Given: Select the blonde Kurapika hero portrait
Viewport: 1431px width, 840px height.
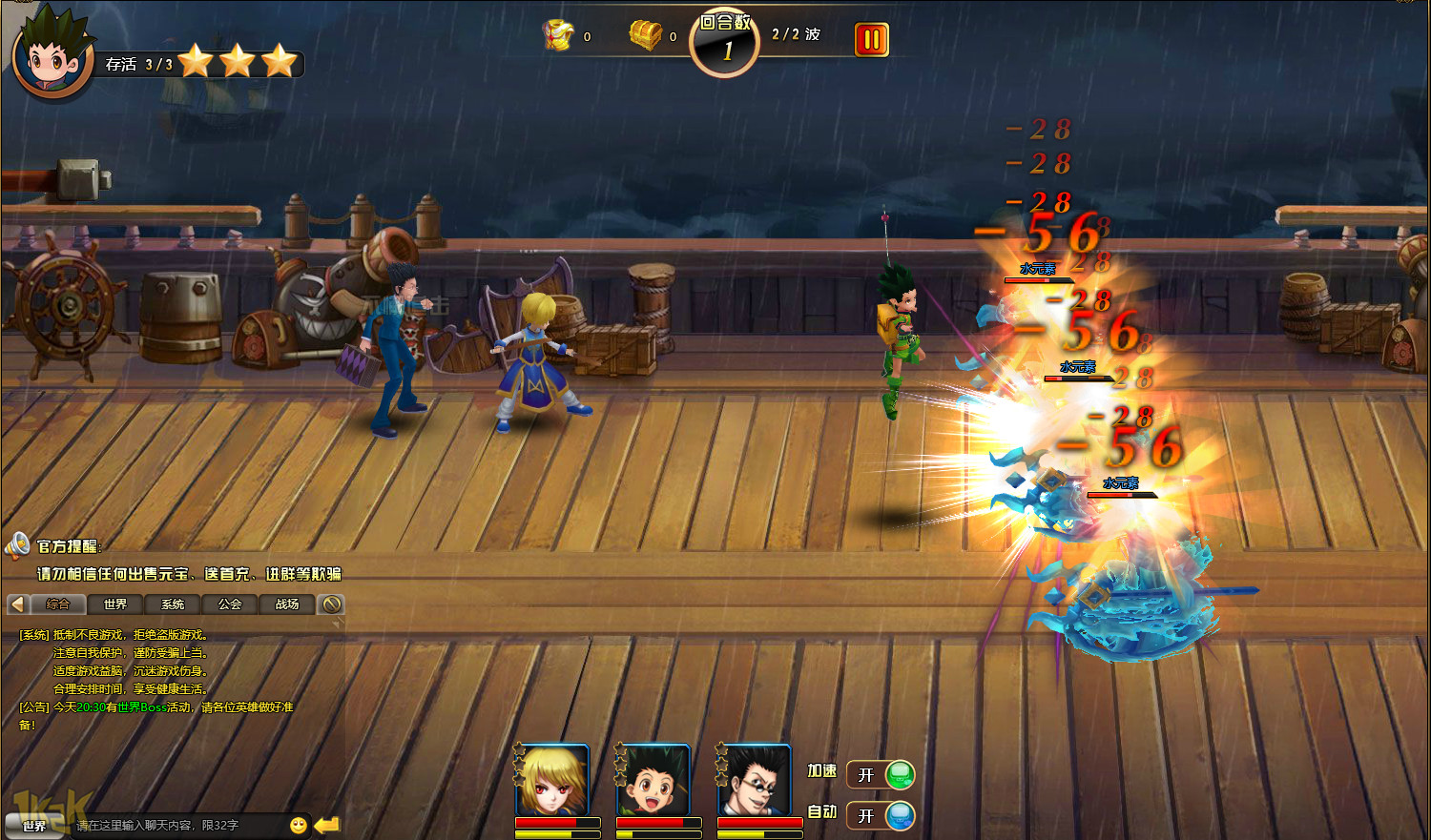Looking at the screenshot, I should pyautogui.click(x=552, y=779).
